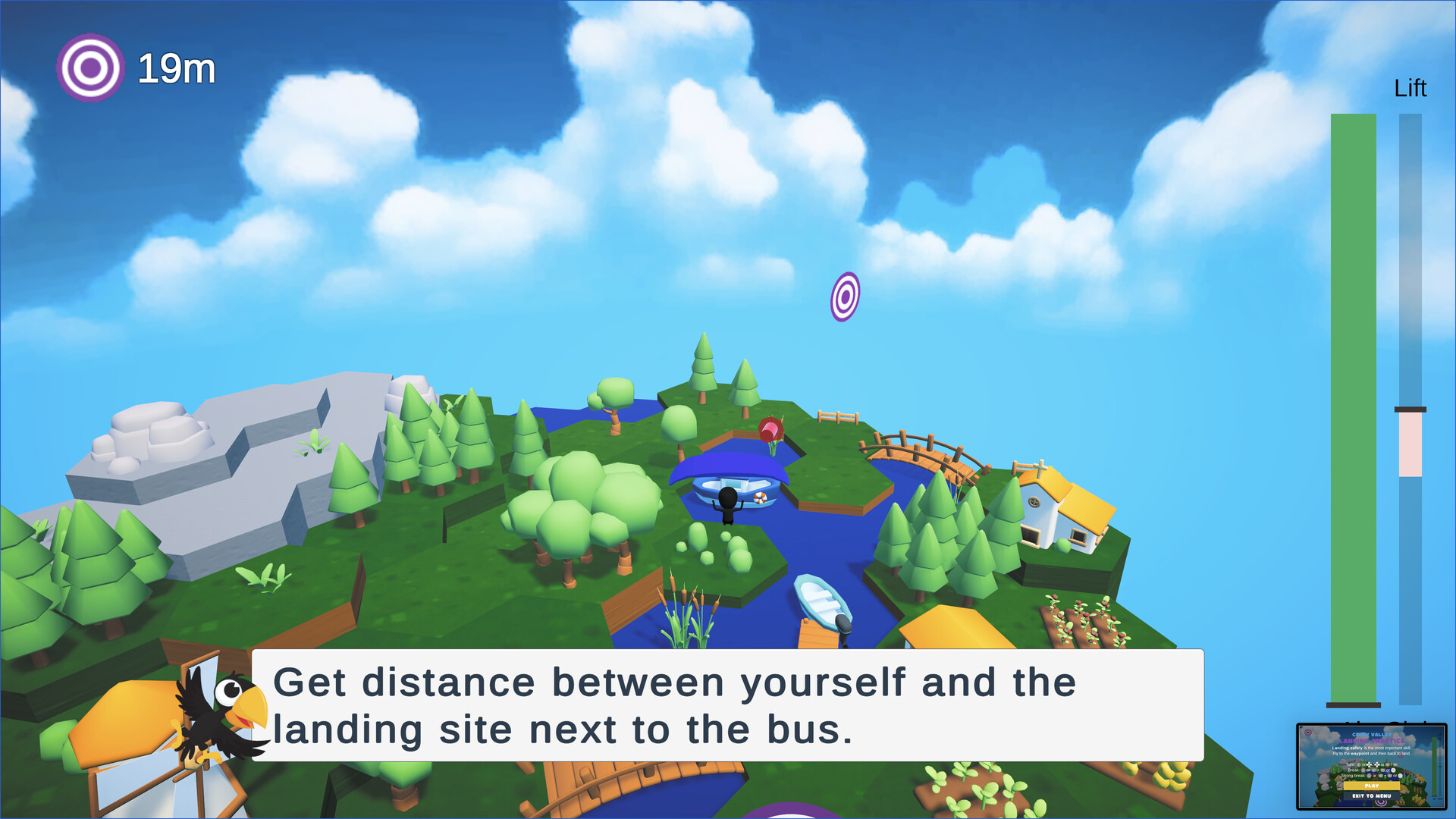This screenshot has width=1456, height=819.
Task: Choose EXIT TO MENU on the mini screen
Action: 1372,795
